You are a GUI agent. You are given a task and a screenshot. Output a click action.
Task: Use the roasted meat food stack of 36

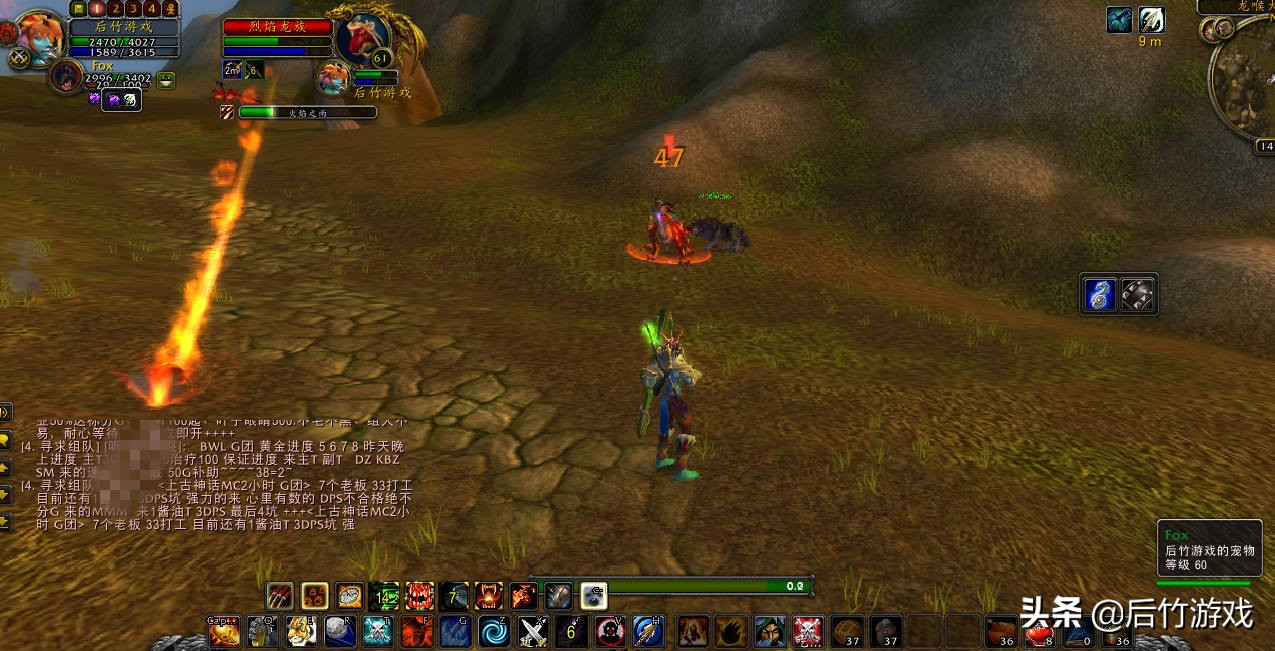[x=1001, y=631]
